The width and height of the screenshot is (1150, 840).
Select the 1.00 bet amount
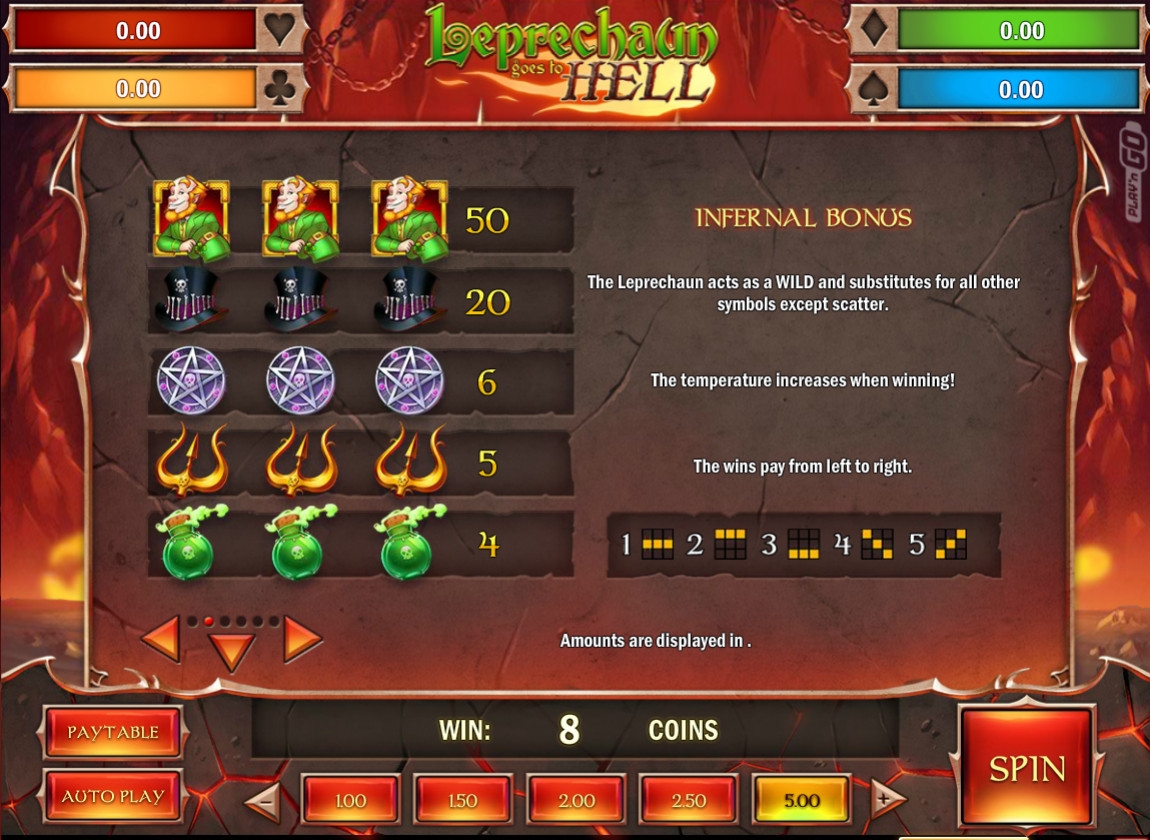pos(350,800)
